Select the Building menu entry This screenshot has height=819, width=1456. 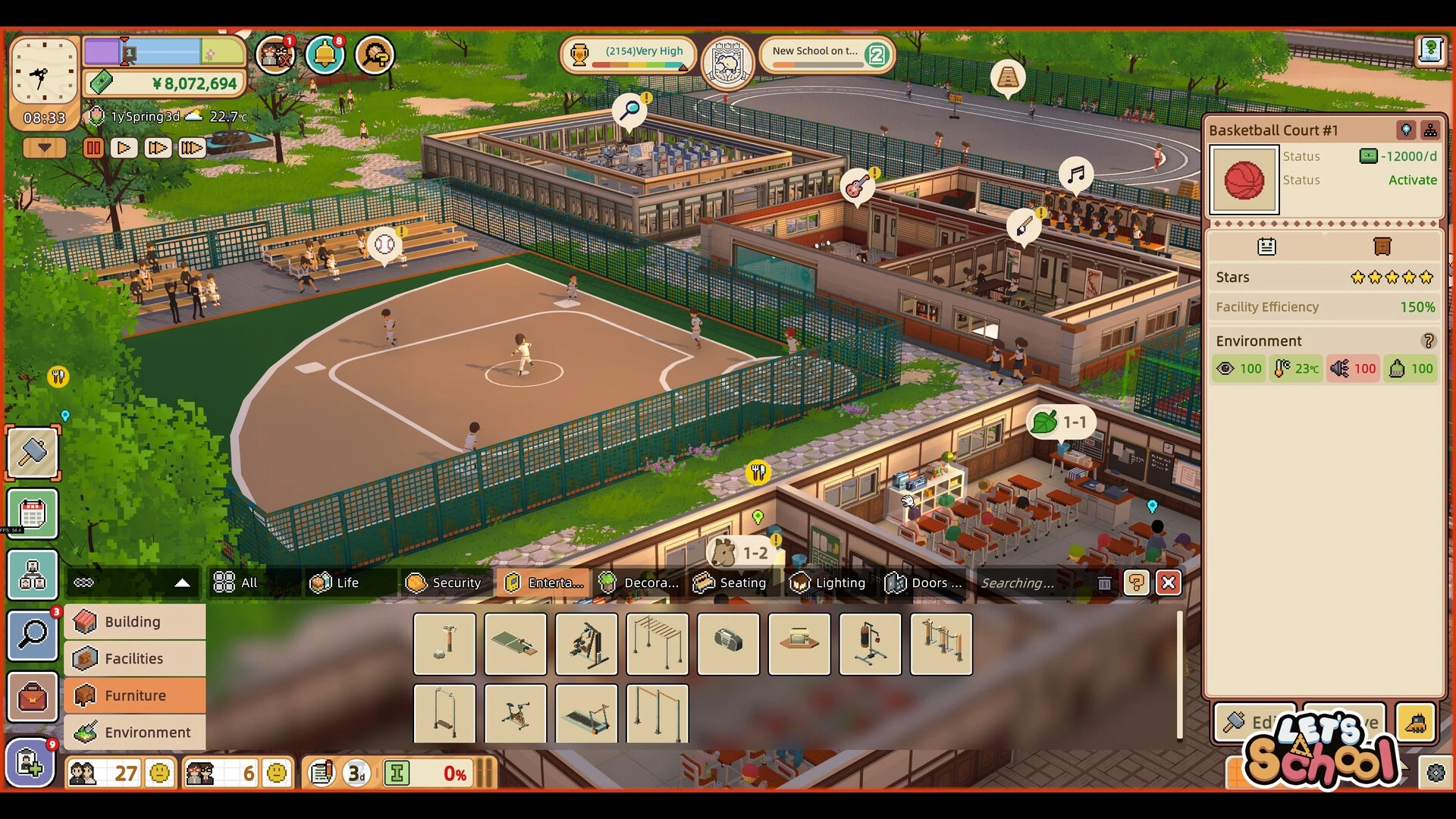[x=134, y=622]
